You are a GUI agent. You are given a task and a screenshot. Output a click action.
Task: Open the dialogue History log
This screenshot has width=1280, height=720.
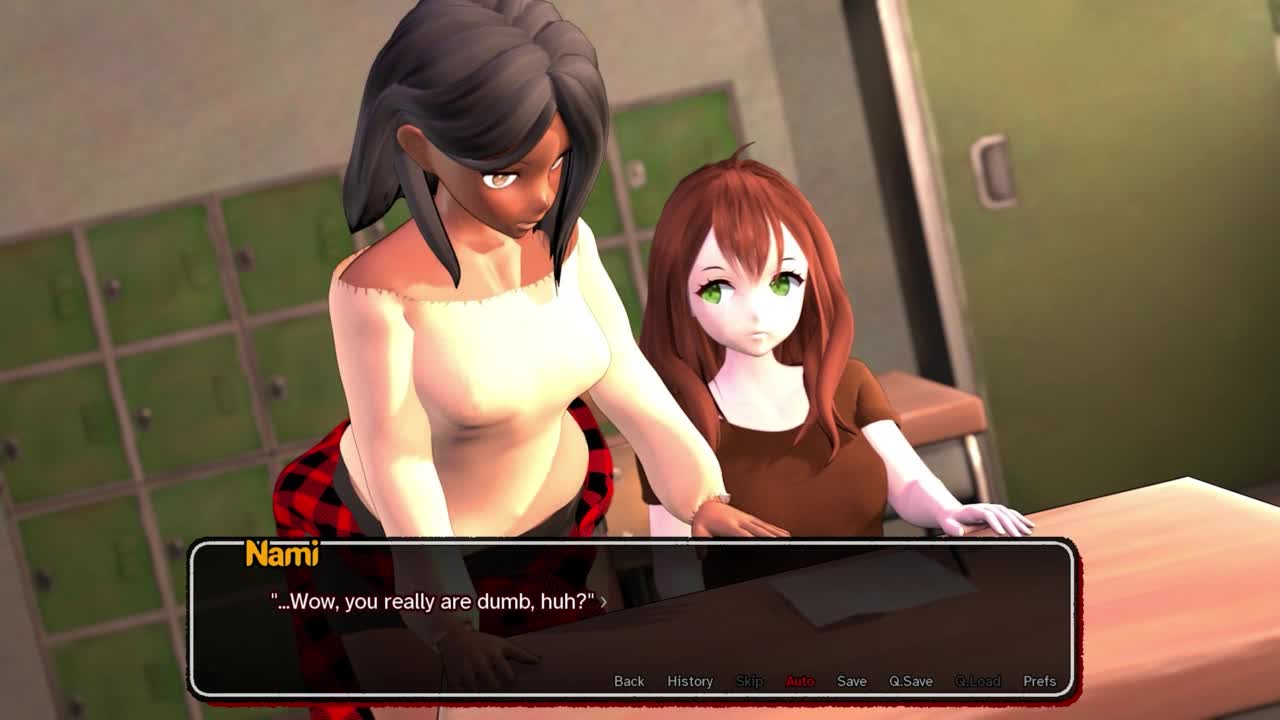(690, 681)
